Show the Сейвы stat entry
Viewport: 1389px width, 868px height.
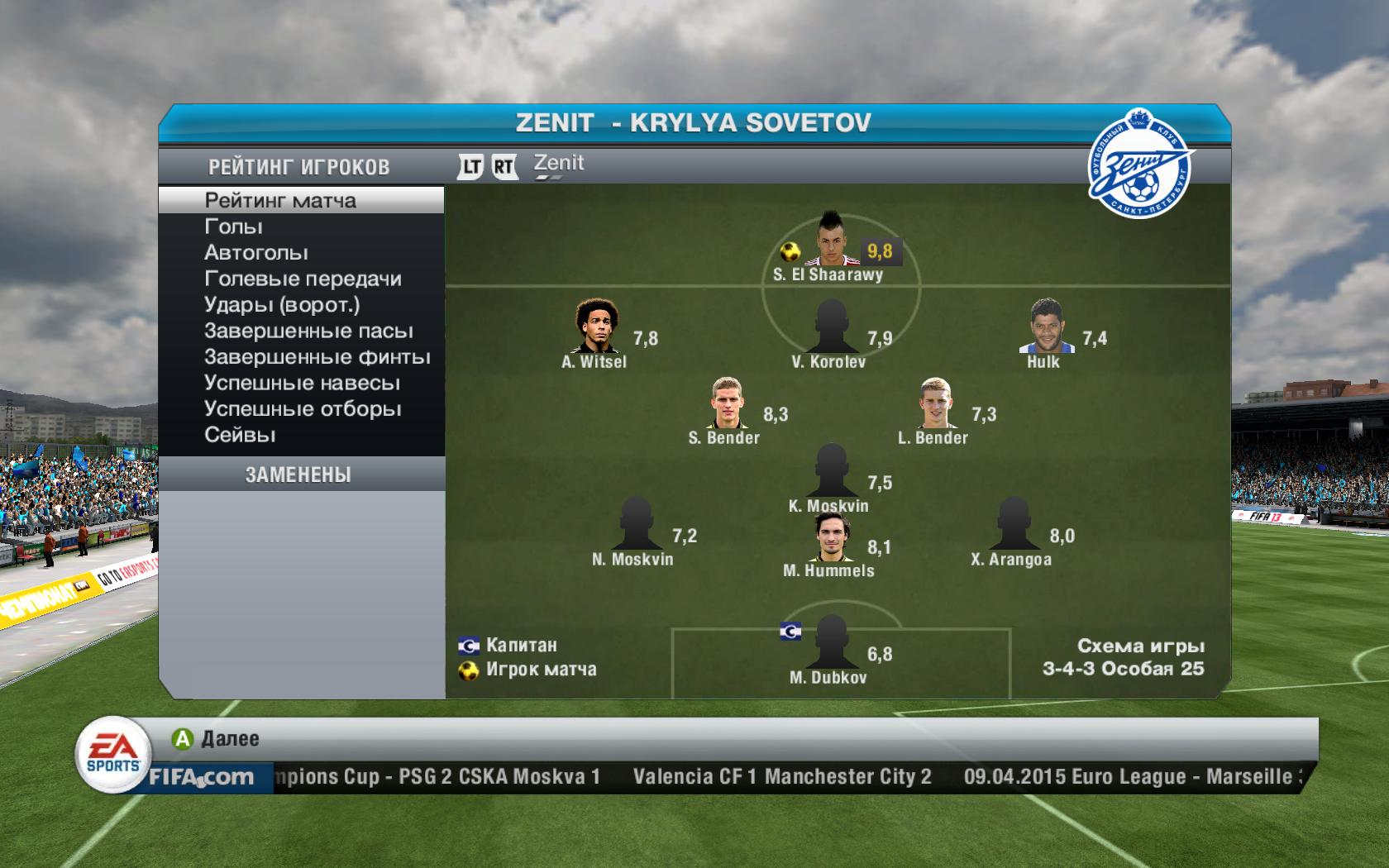240,435
